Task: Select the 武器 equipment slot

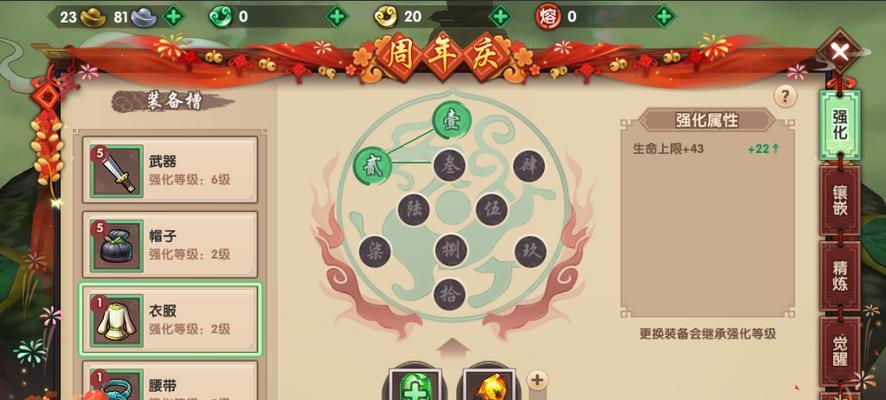Action: (x=170, y=169)
